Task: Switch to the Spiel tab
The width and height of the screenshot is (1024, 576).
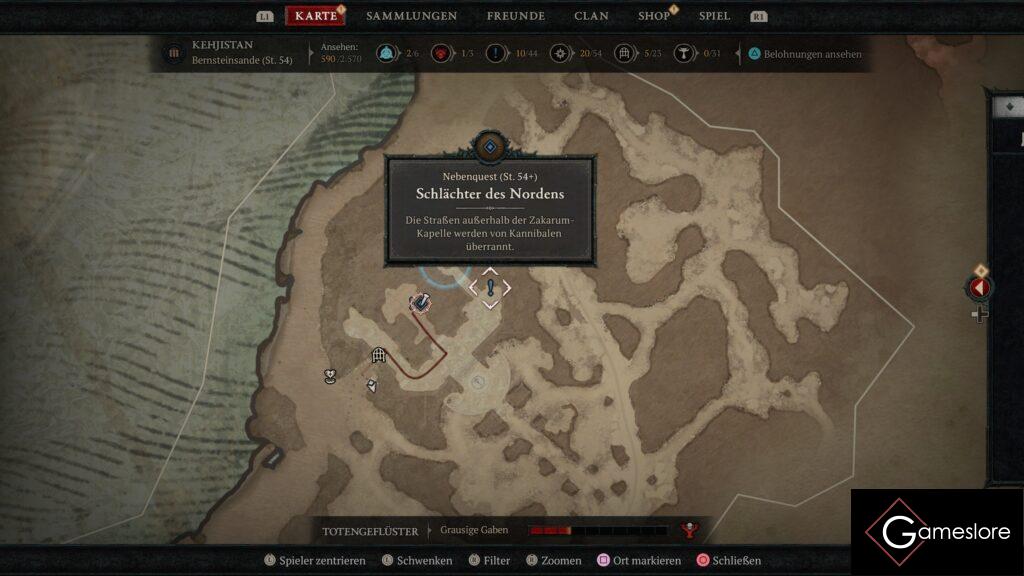Action: [714, 16]
